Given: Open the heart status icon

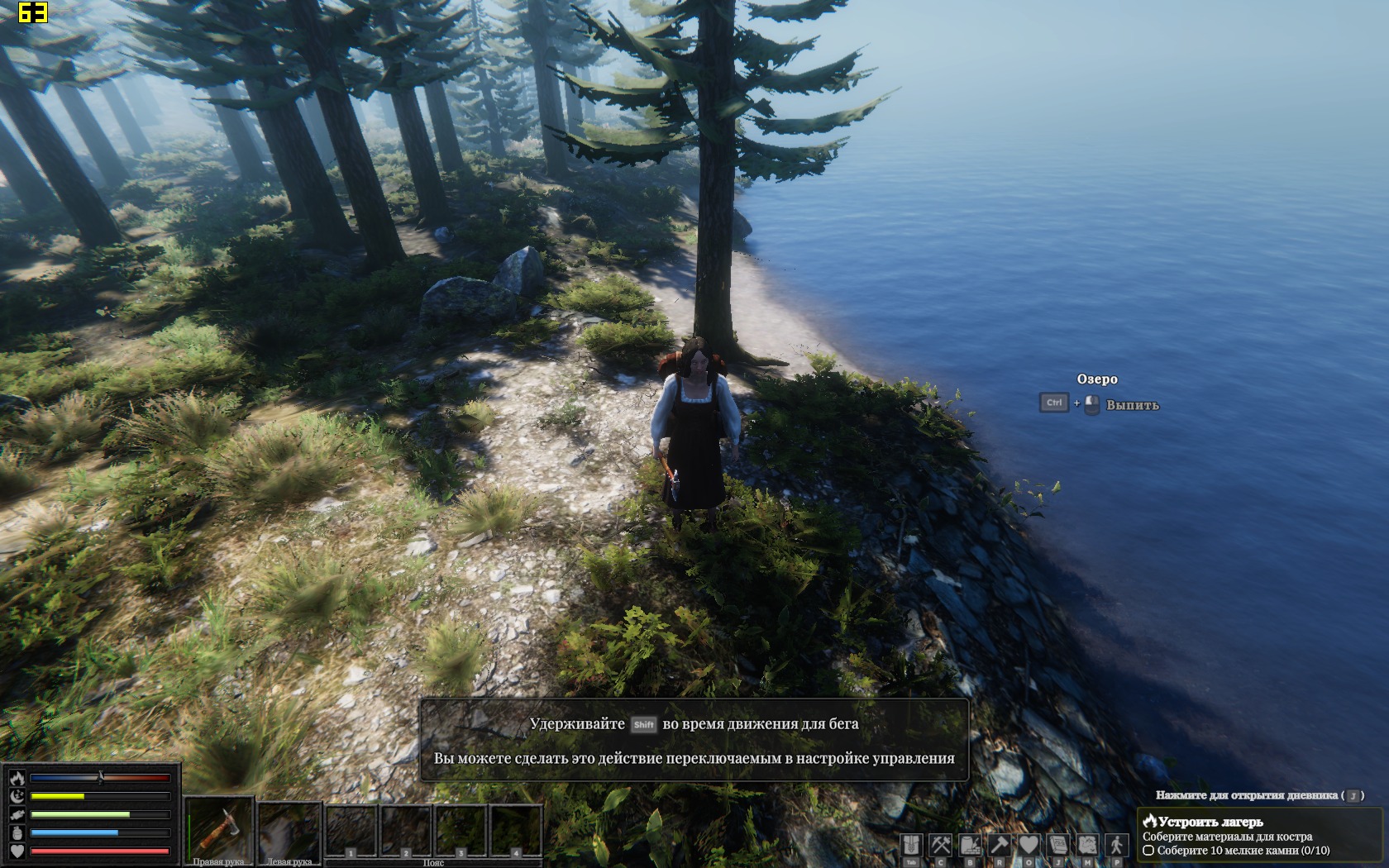Looking at the screenshot, I should click(x=1029, y=845).
